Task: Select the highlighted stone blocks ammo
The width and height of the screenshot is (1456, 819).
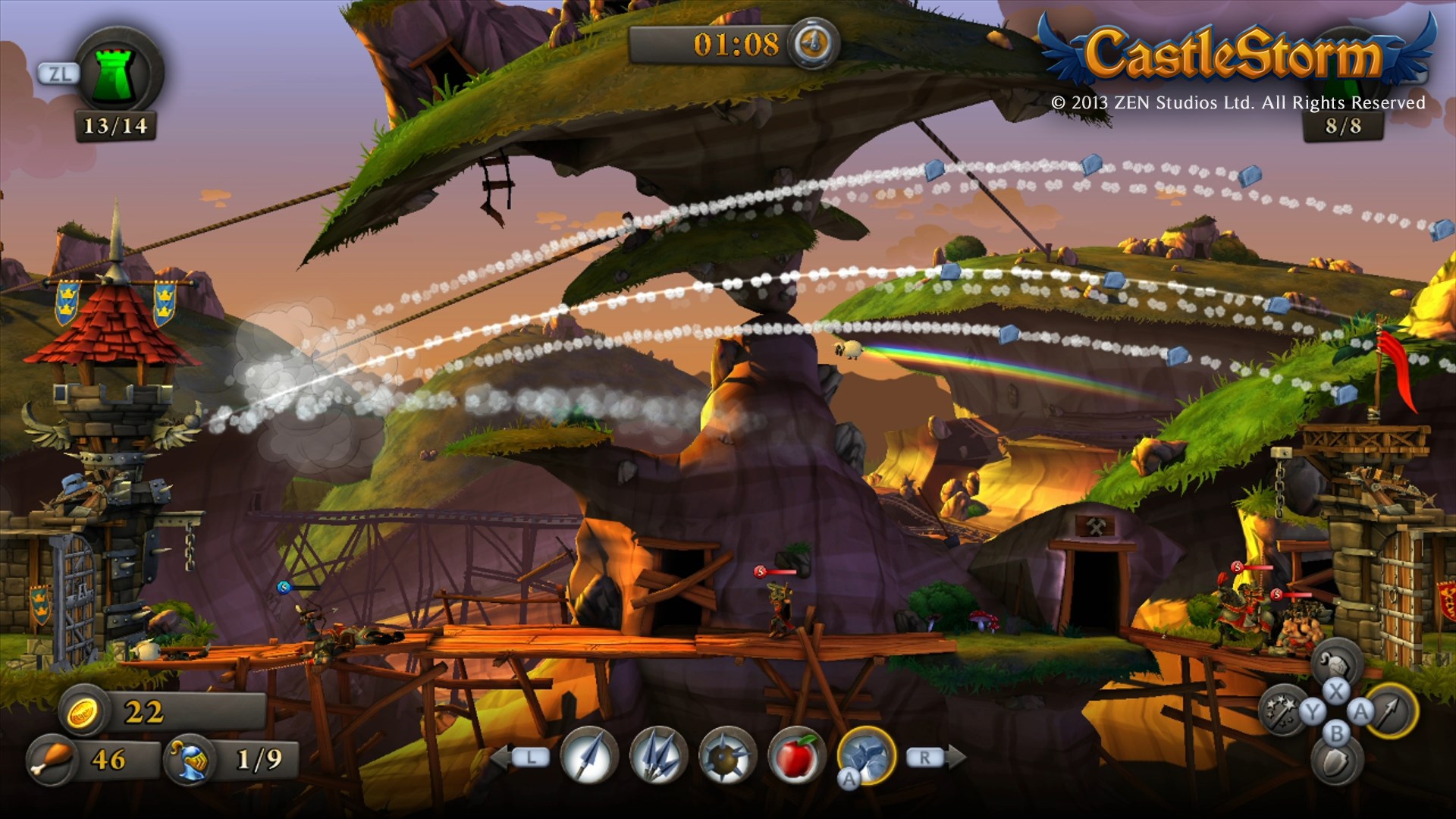Action: 867,755
